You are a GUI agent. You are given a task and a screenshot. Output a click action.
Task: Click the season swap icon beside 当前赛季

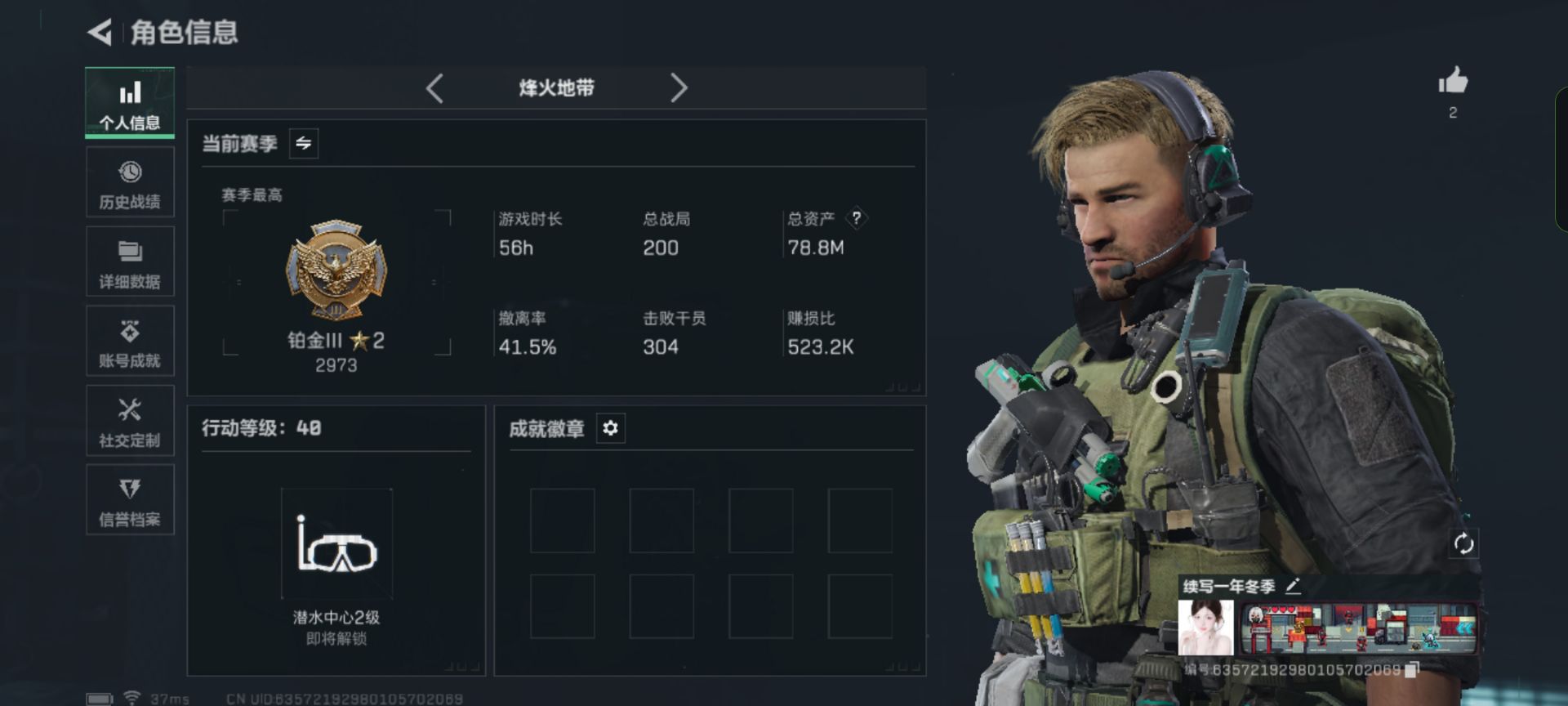click(x=303, y=143)
